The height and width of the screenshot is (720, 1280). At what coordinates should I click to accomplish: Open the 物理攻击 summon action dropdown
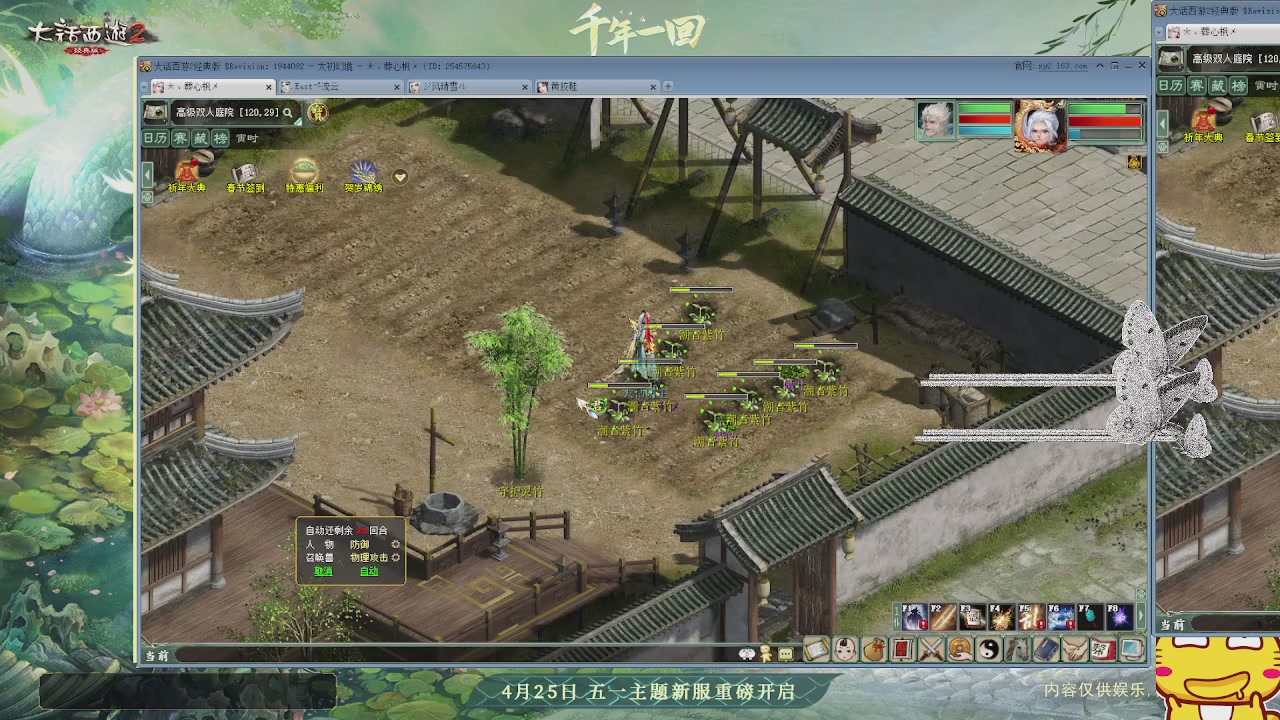[369, 558]
